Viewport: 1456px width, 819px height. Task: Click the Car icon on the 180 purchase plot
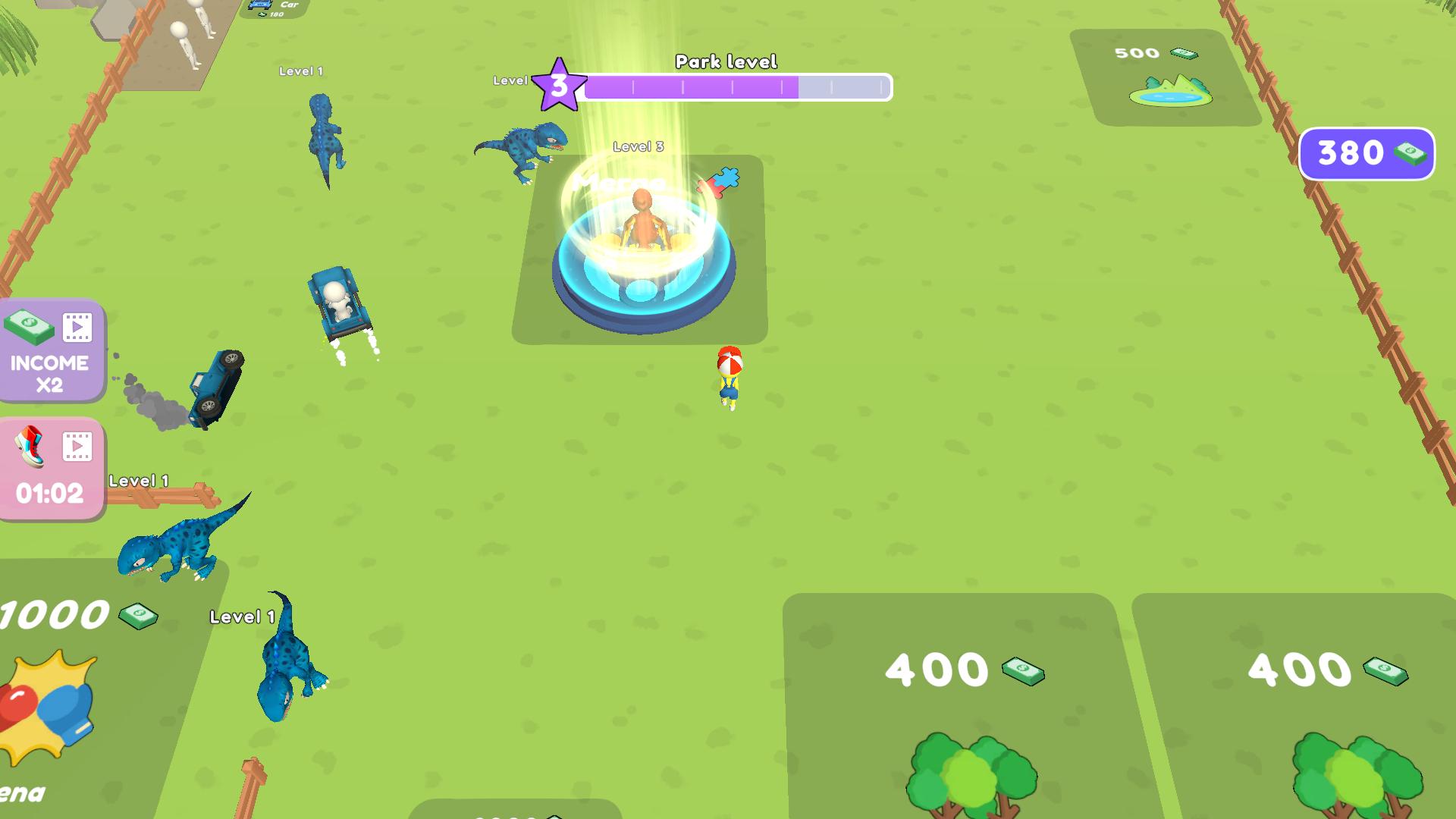(260, 6)
